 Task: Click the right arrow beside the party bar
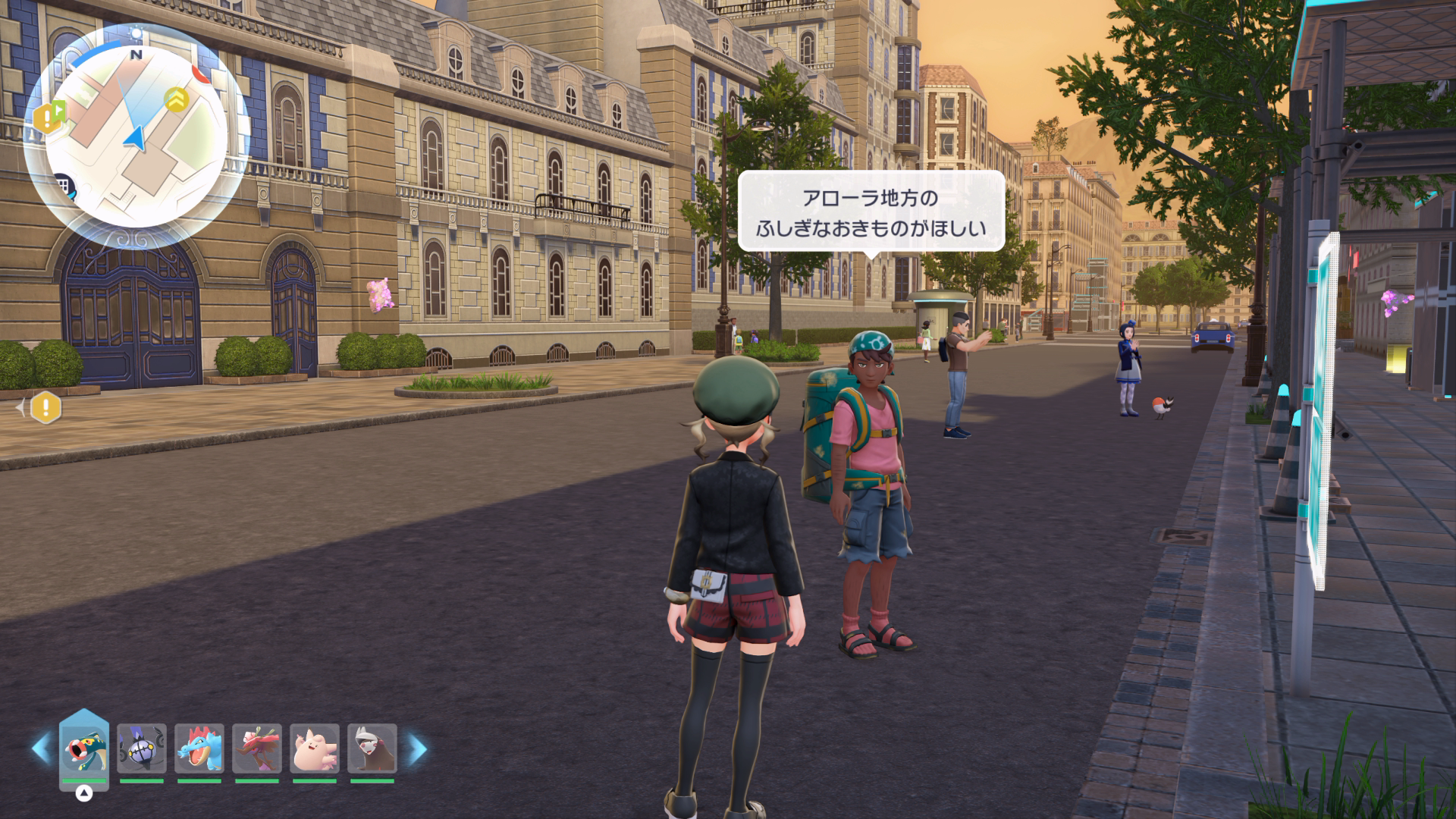click(x=416, y=749)
